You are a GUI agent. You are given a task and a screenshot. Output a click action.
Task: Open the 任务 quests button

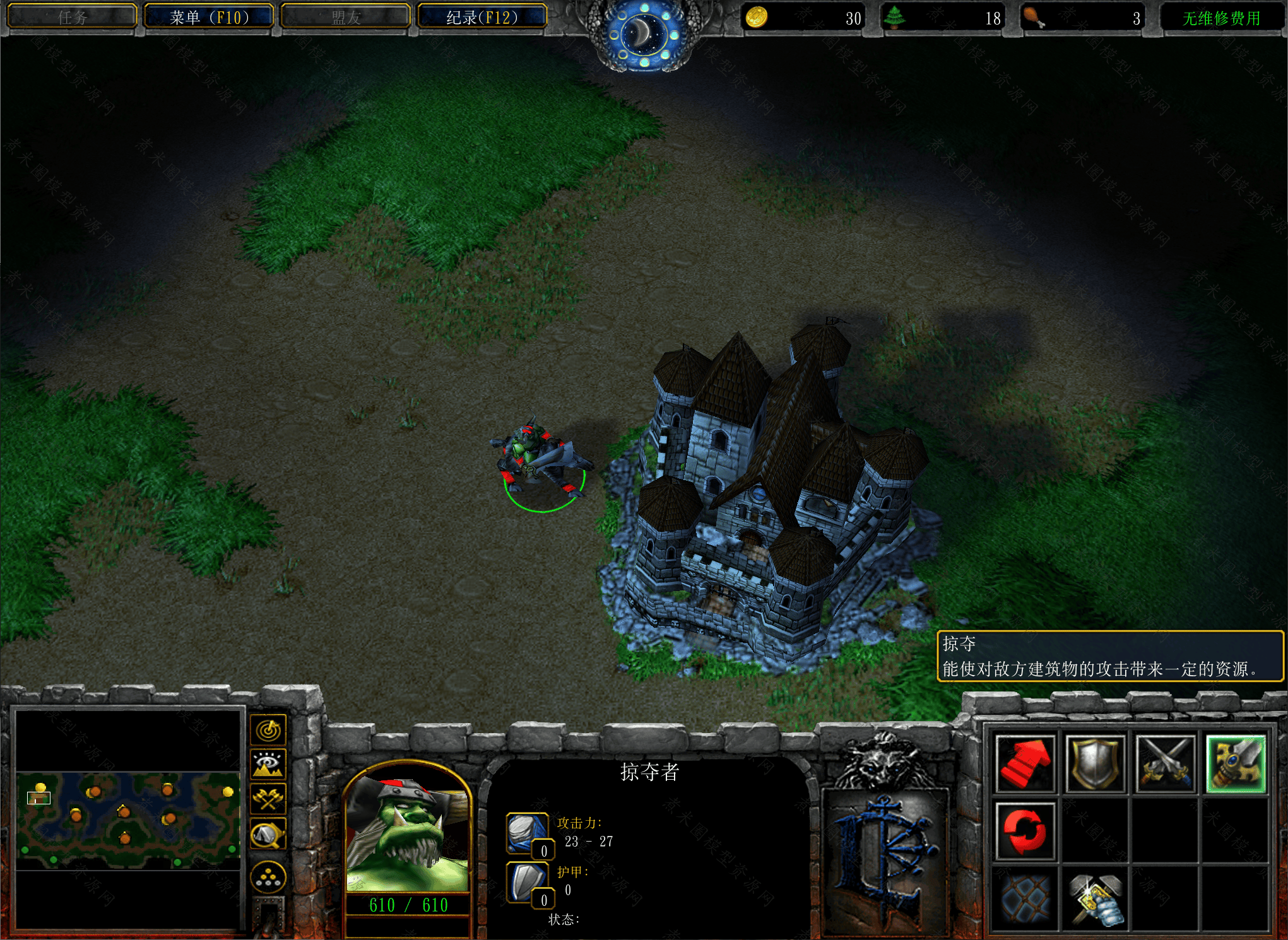pos(72,17)
